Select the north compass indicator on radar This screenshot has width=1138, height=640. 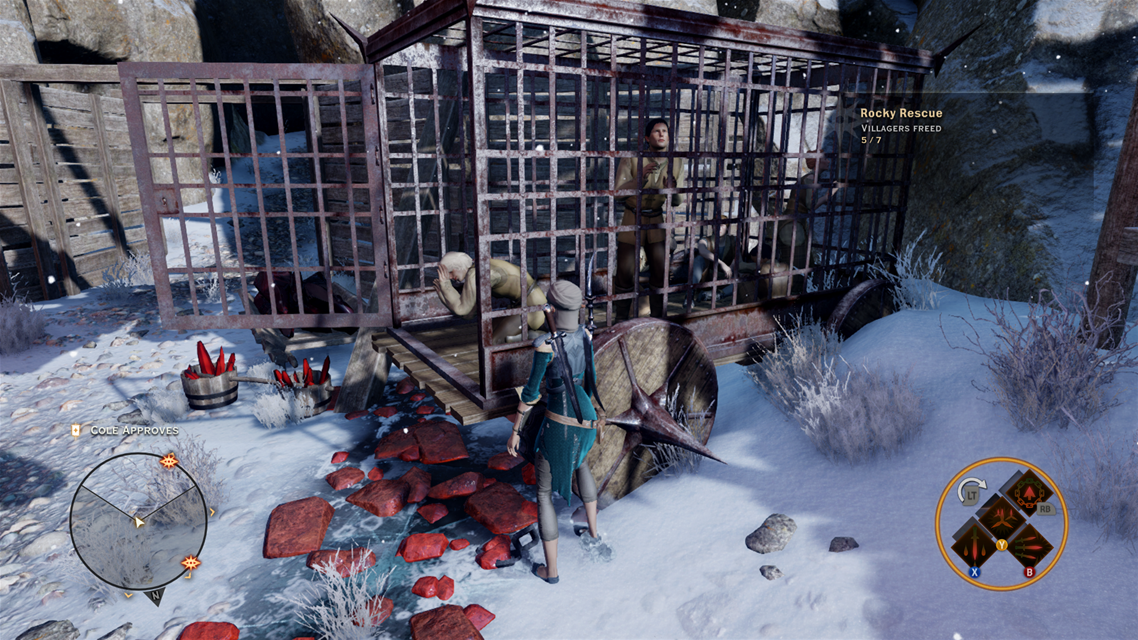(x=155, y=597)
